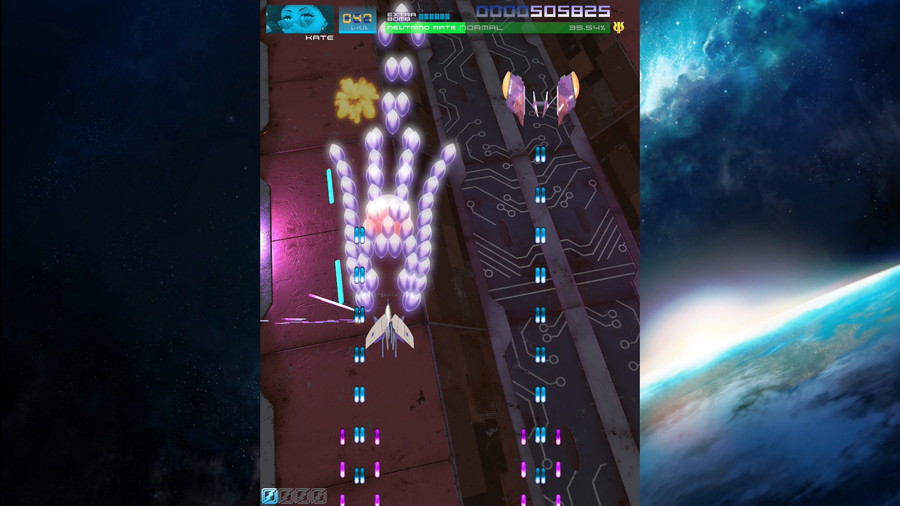
Task: Click Kate's pilot portrait
Action: click(300, 19)
